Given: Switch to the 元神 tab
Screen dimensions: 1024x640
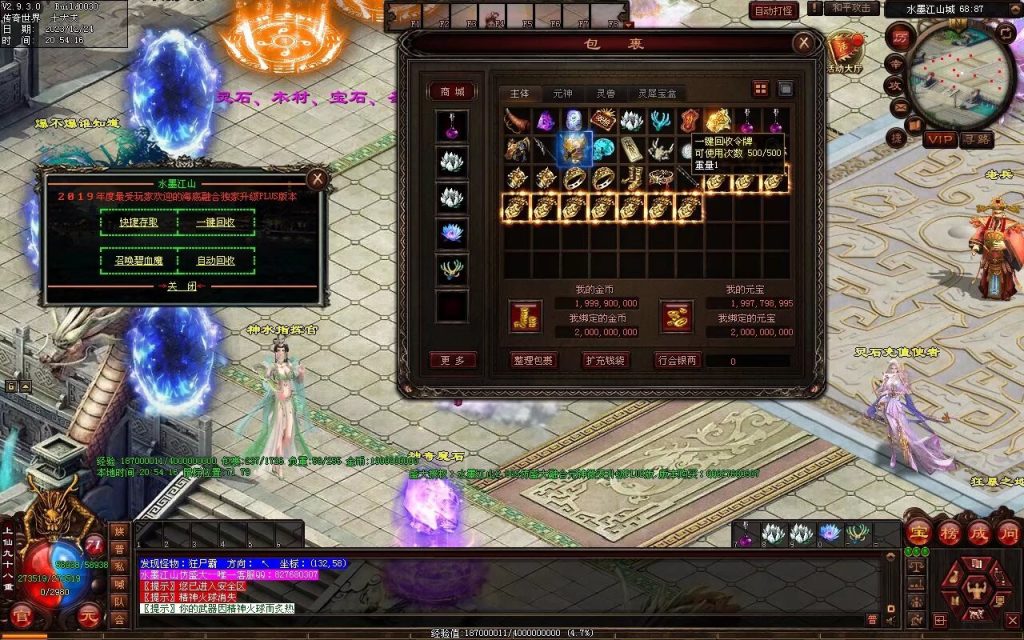Looking at the screenshot, I should pyautogui.click(x=563, y=93).
